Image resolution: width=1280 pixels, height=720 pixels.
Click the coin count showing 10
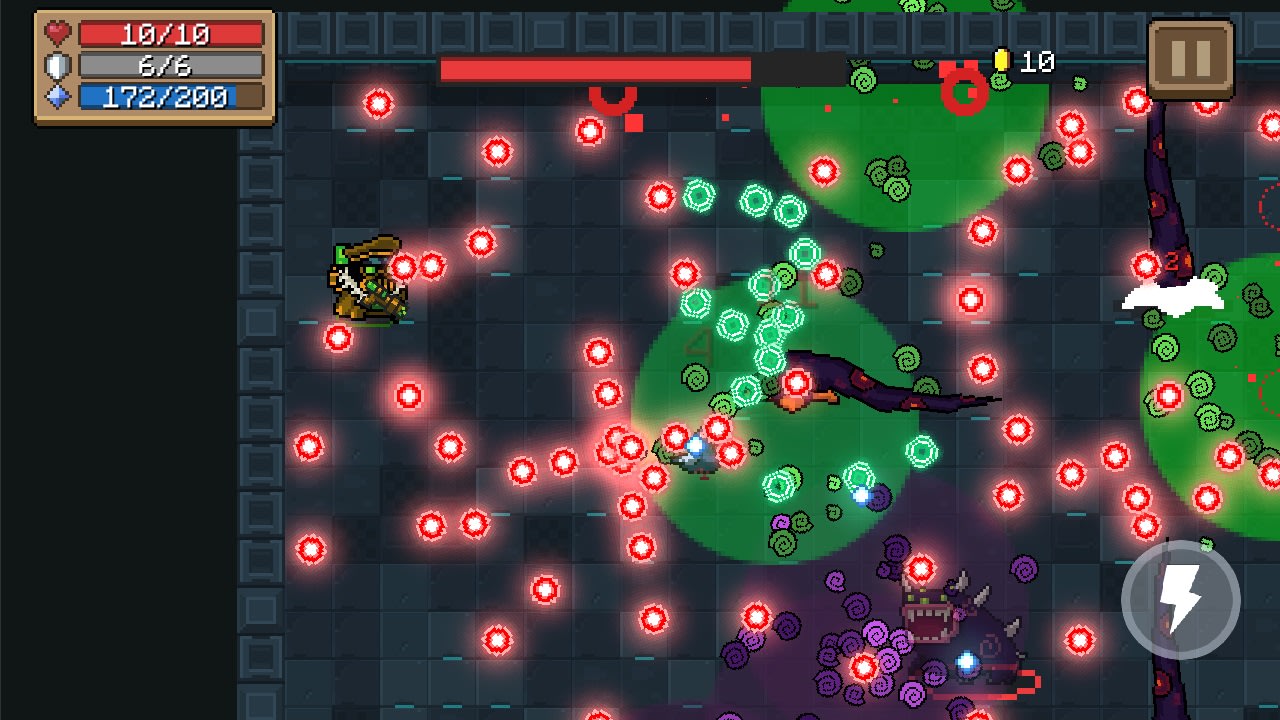(x=1035, y=59)
